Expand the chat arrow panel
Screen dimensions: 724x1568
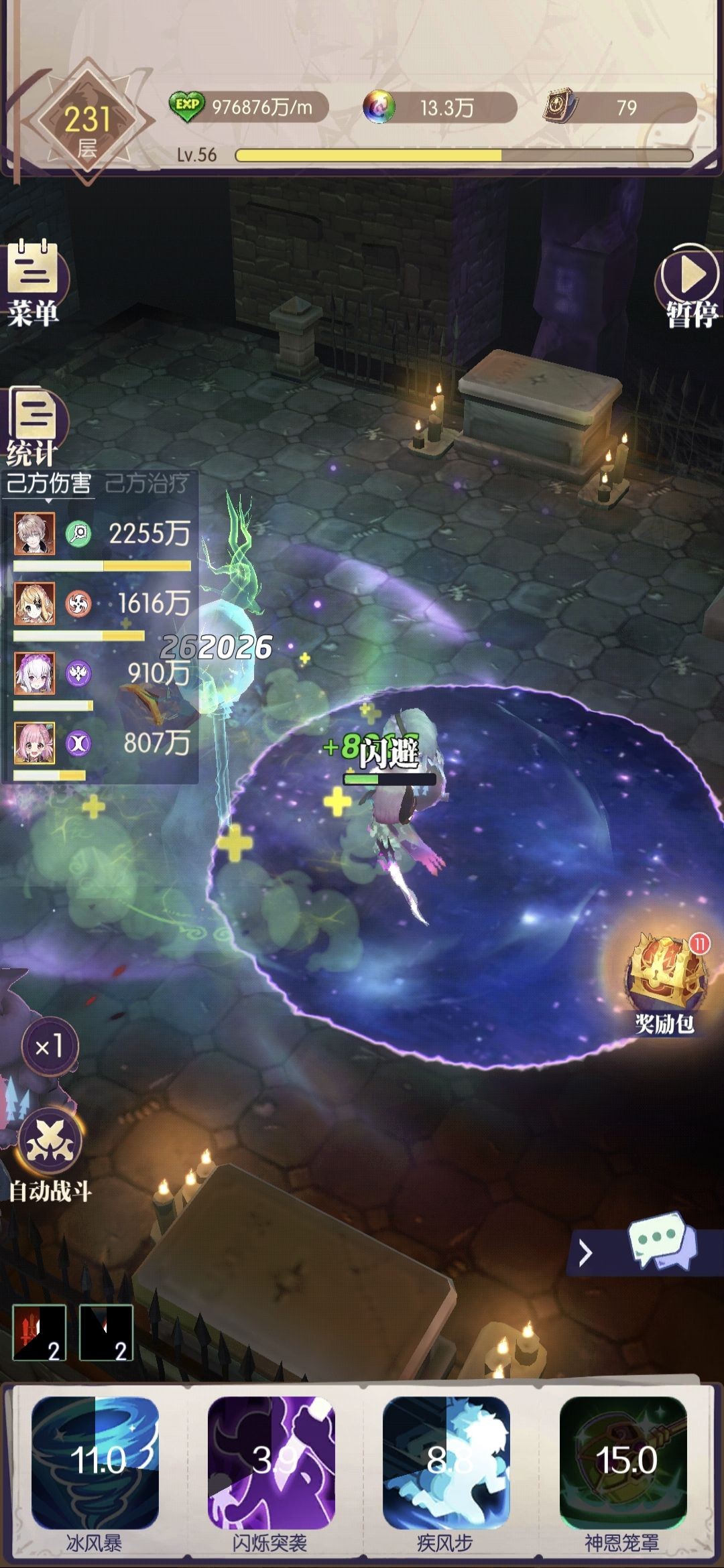tap(586, 1252)
